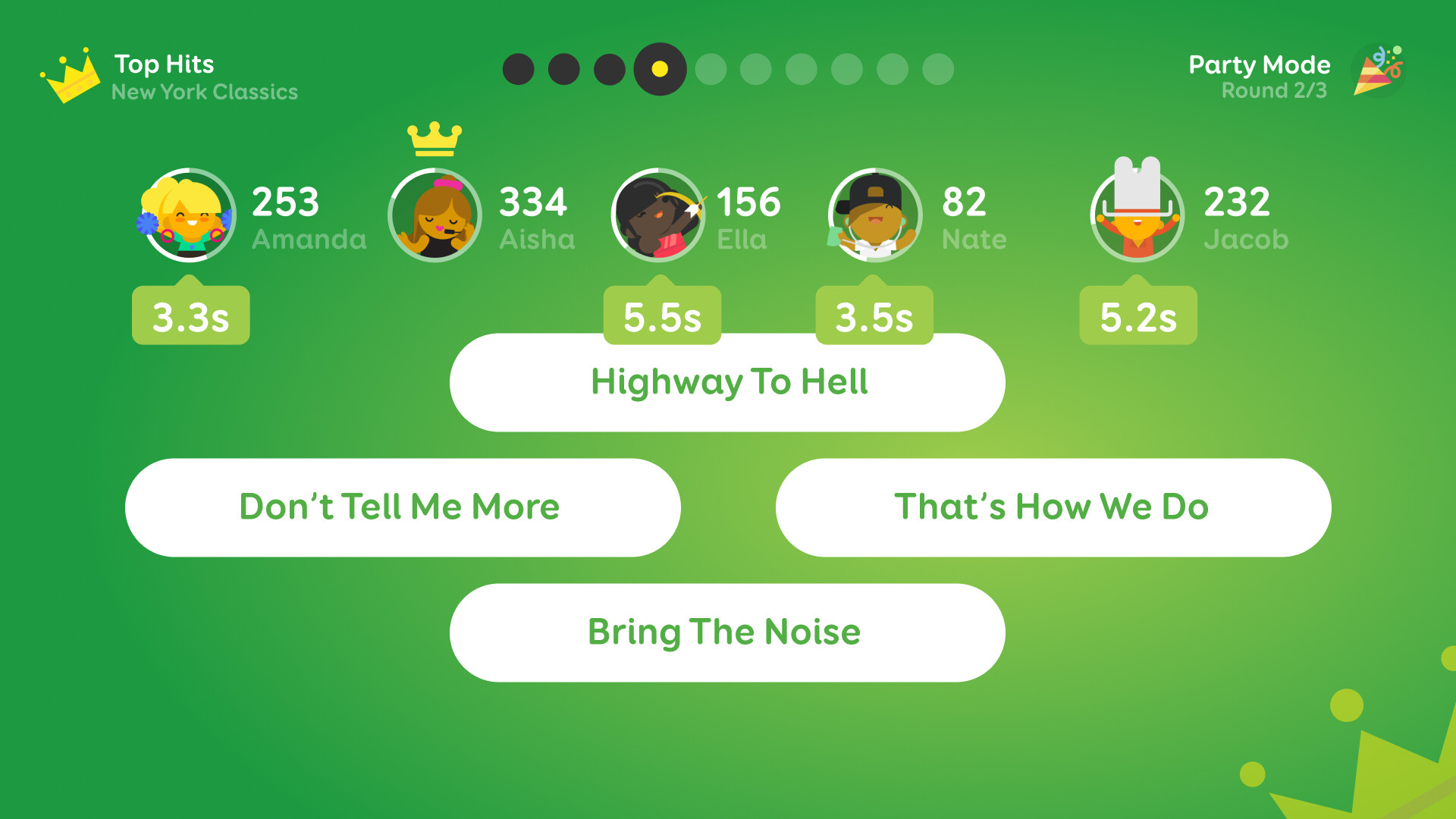Image resolution: width=1456 pixels, height=819 pixels.
Task: Select the answer Highway To Hell
Action: (x=728, y=382)
